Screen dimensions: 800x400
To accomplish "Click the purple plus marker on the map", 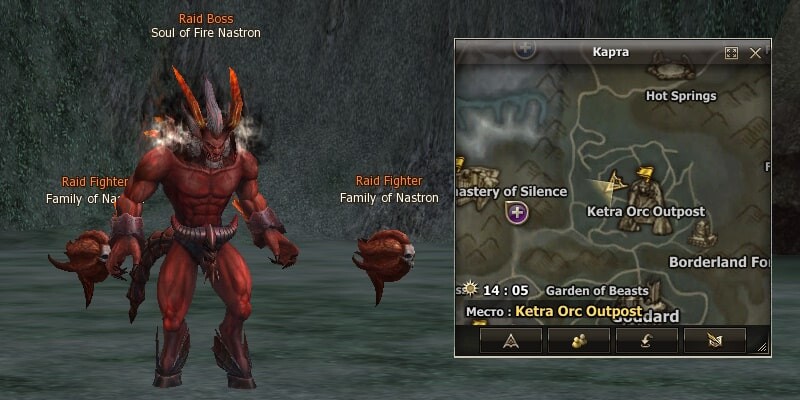I will click(x=517, y=212).
